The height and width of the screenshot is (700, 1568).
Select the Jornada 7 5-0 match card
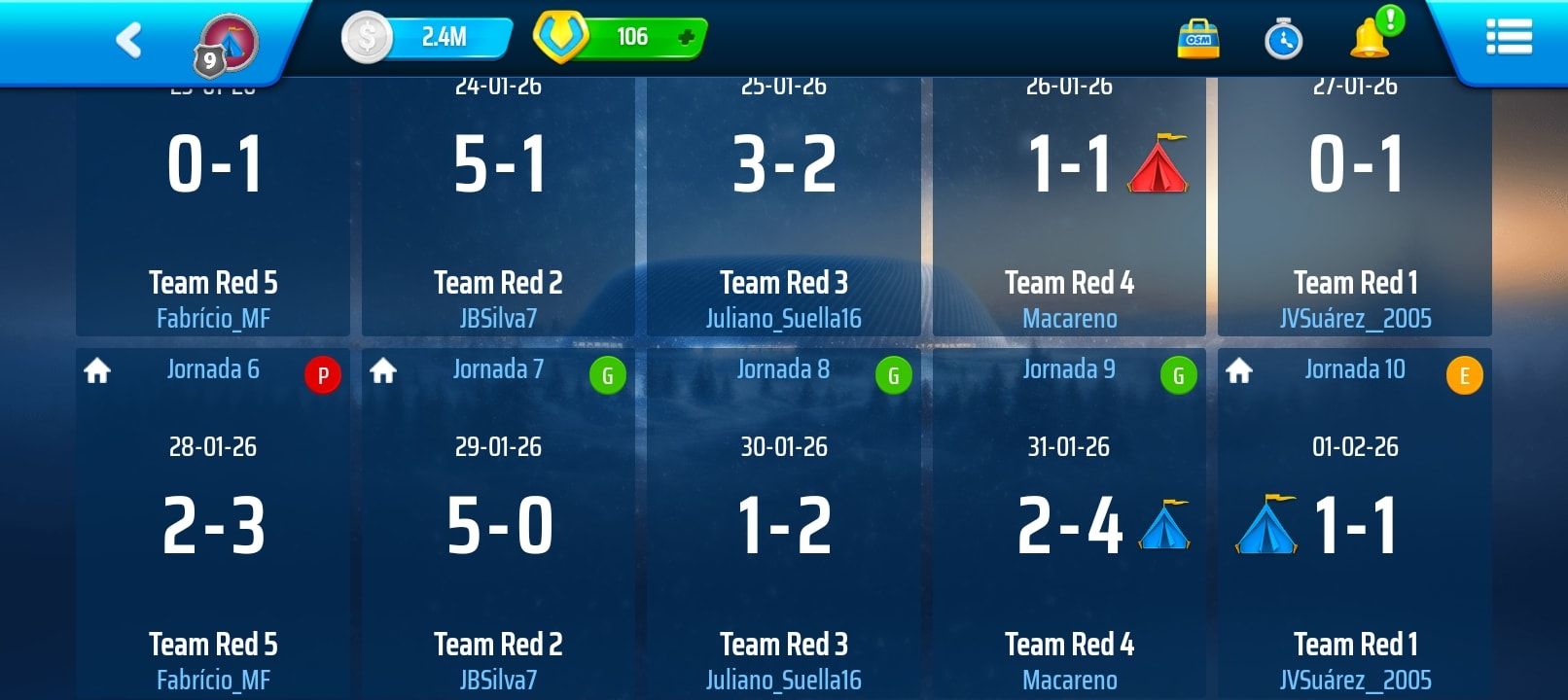(499, 525)
